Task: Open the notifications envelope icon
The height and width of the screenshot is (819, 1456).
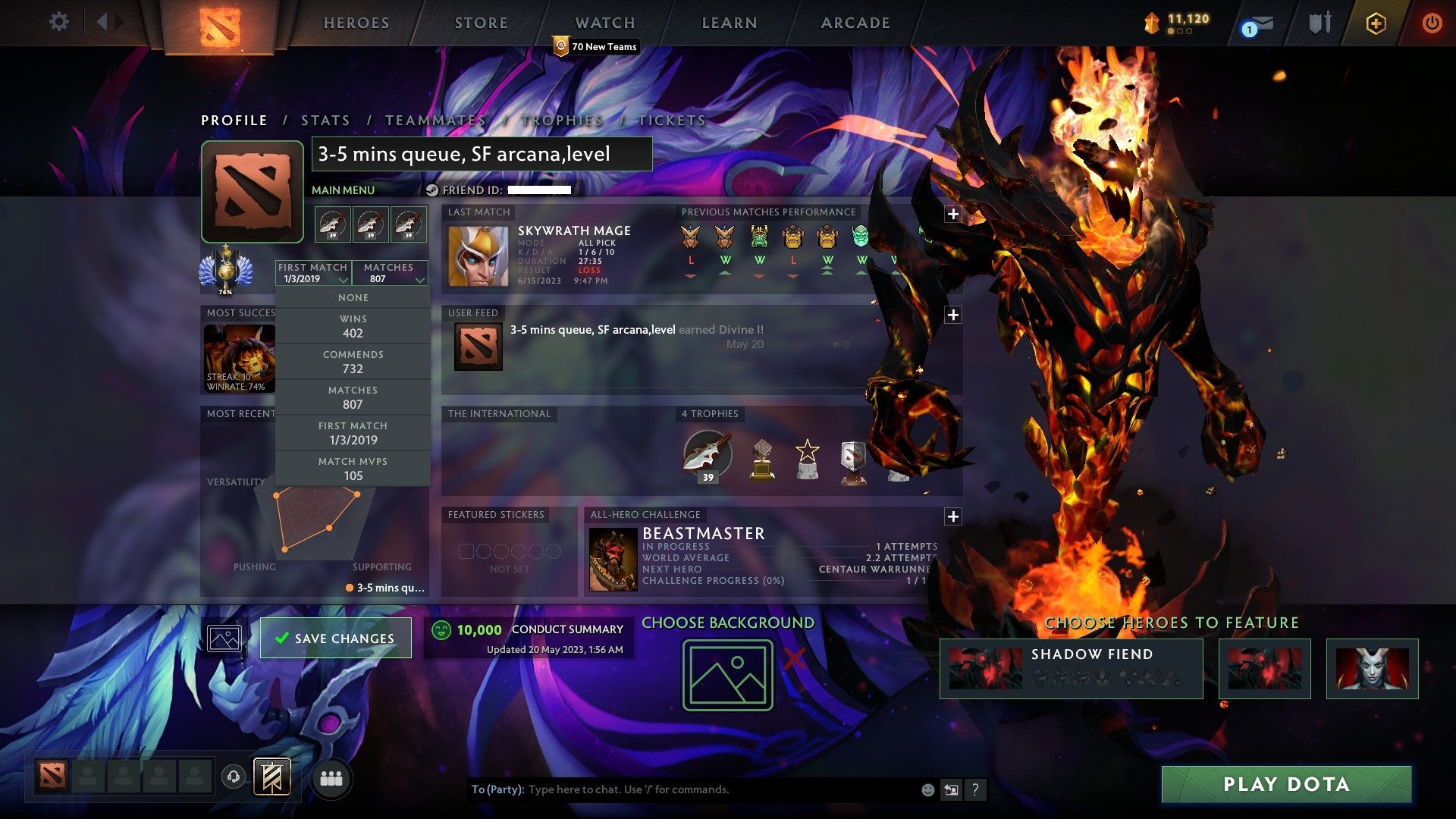Action: [1263, 21]
